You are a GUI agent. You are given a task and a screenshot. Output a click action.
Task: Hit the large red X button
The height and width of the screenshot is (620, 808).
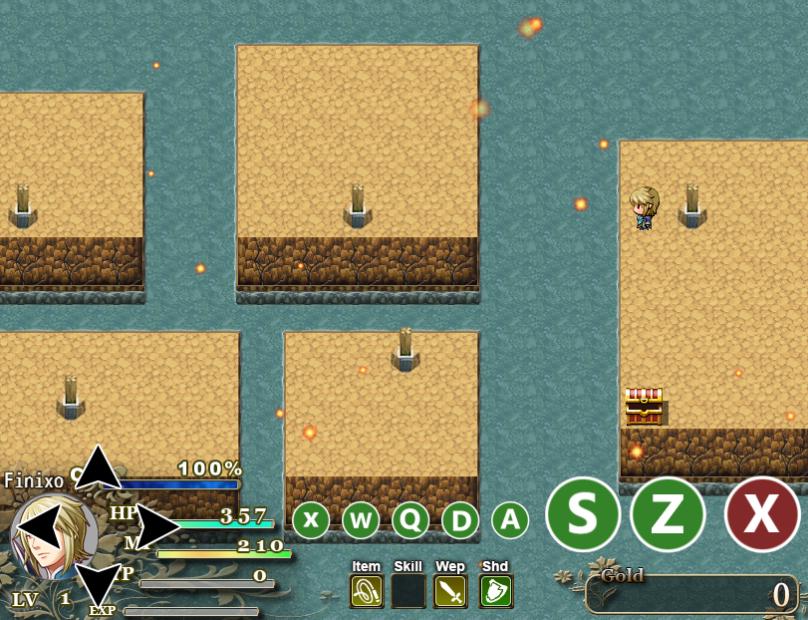point(762,514)
